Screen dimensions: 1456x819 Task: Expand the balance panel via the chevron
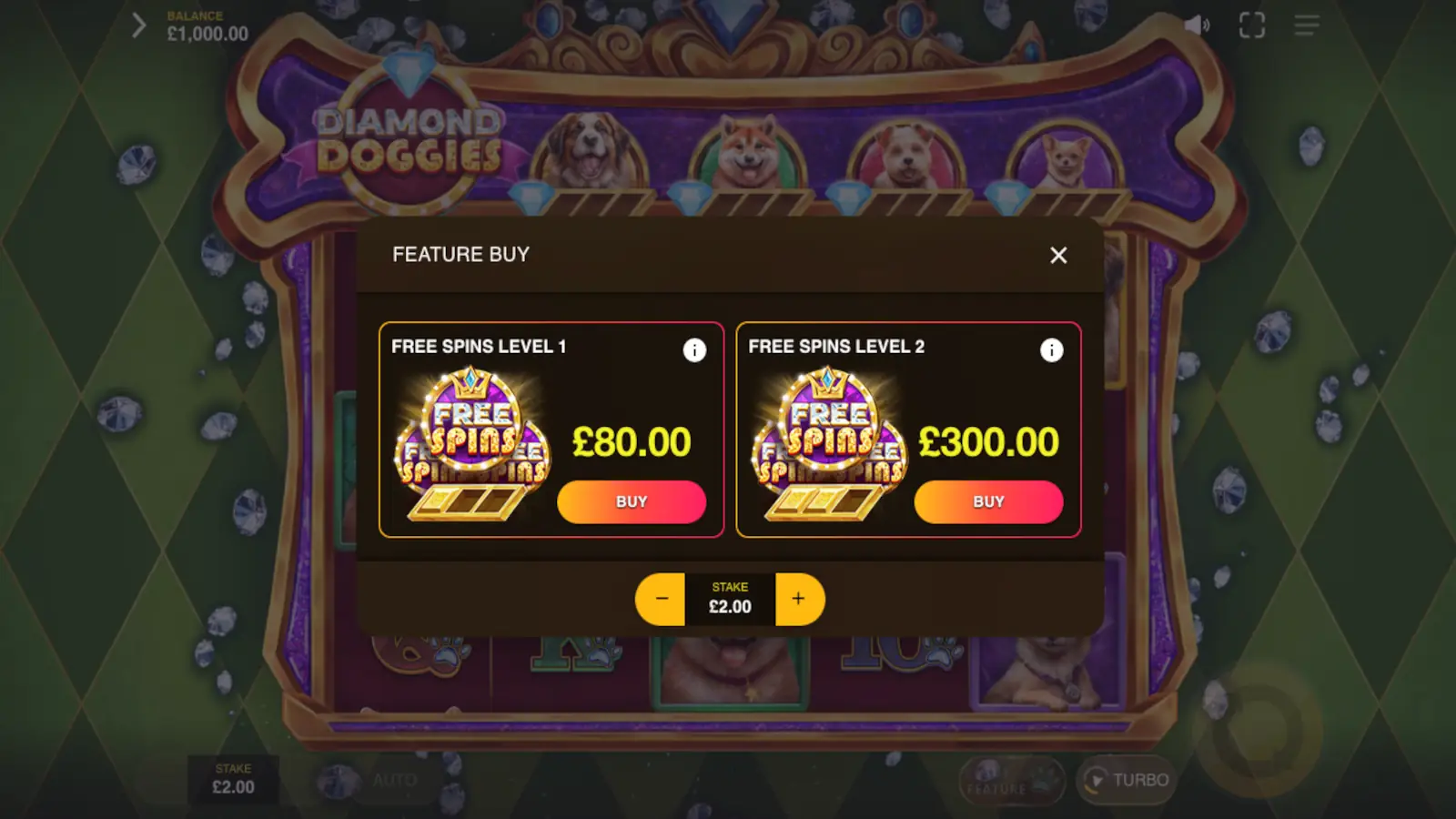138,25
